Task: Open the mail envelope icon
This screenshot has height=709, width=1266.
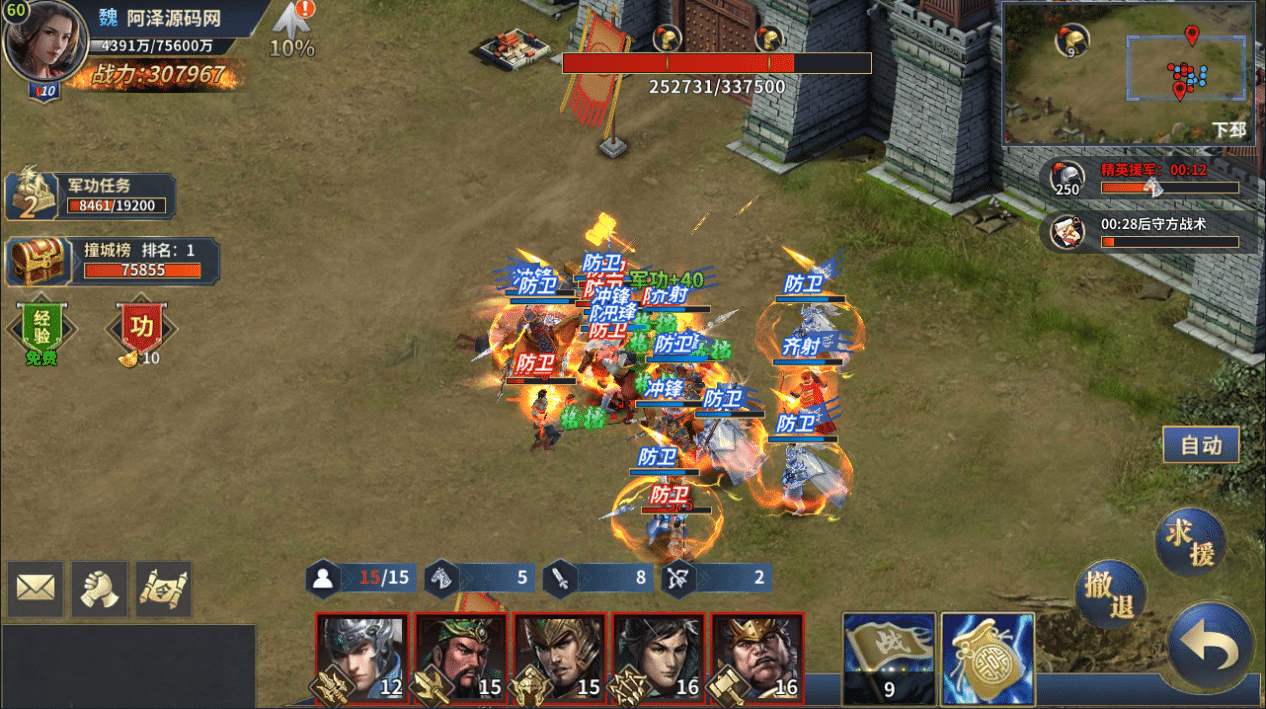Action: (36, 588)
